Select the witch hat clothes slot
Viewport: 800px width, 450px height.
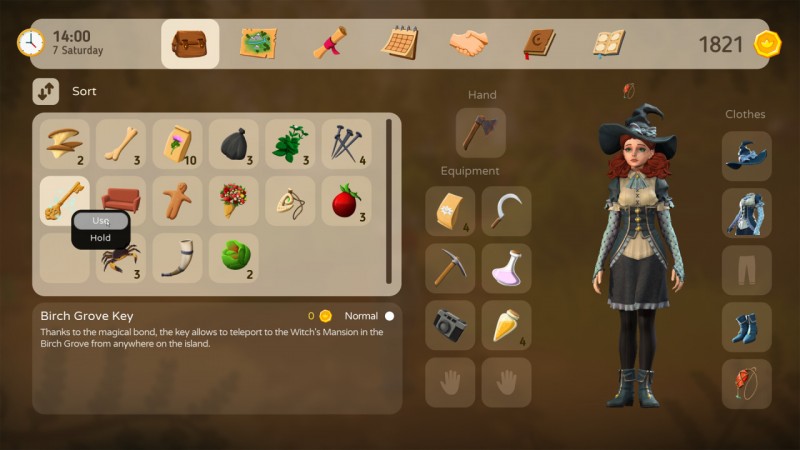tap(747, 157)
